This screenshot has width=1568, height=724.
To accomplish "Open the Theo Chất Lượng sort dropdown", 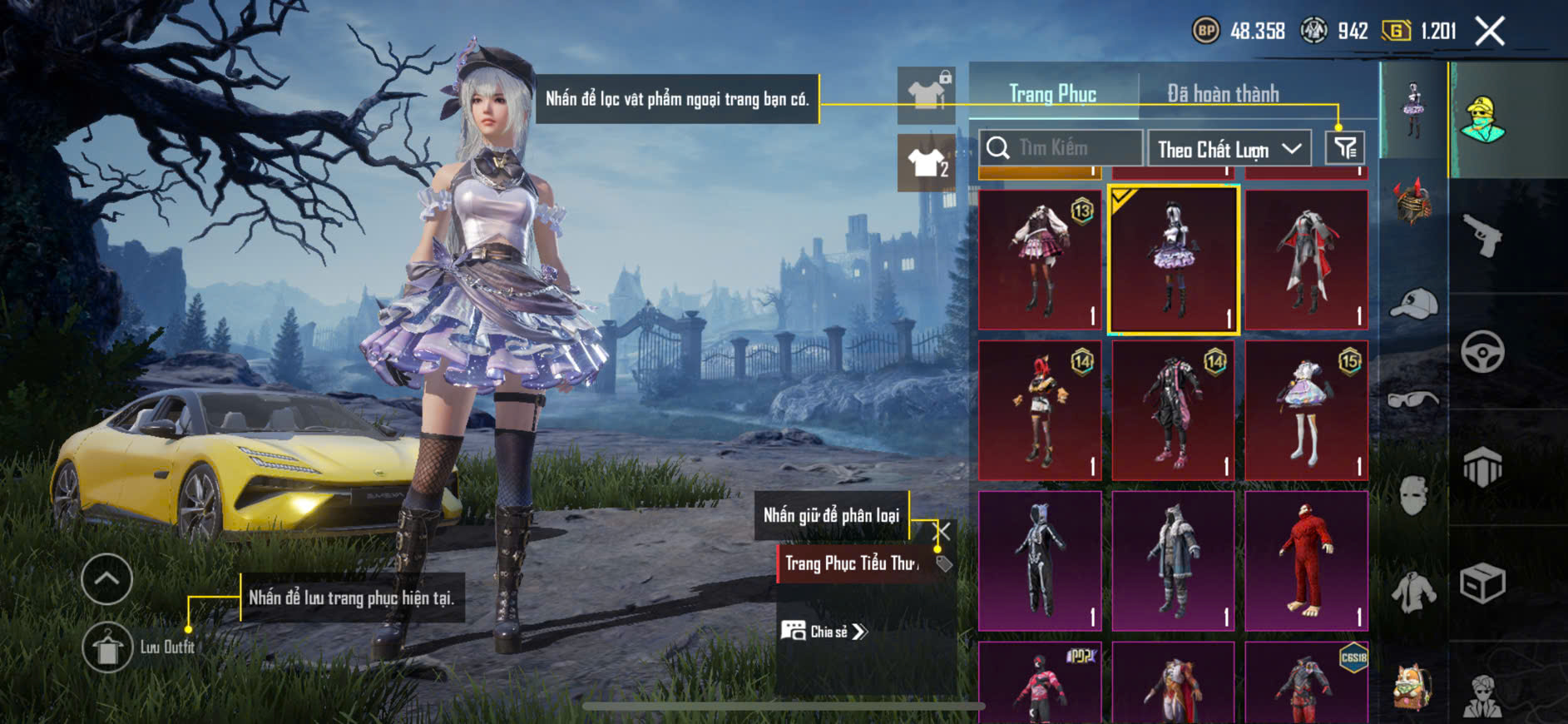I will click(x=1229, y=149).
